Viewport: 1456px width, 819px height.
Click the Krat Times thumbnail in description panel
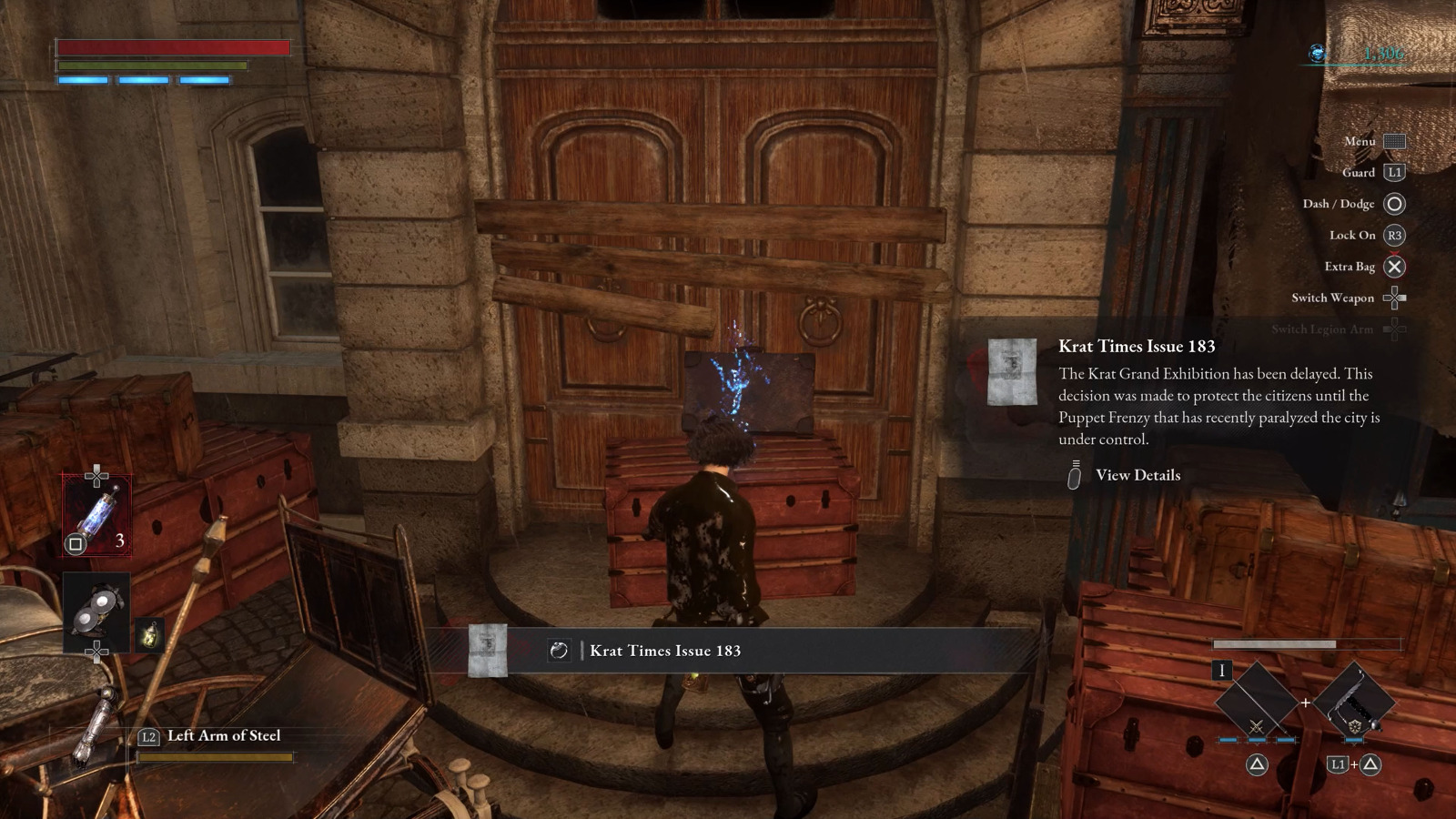(x=1012, y=371)
